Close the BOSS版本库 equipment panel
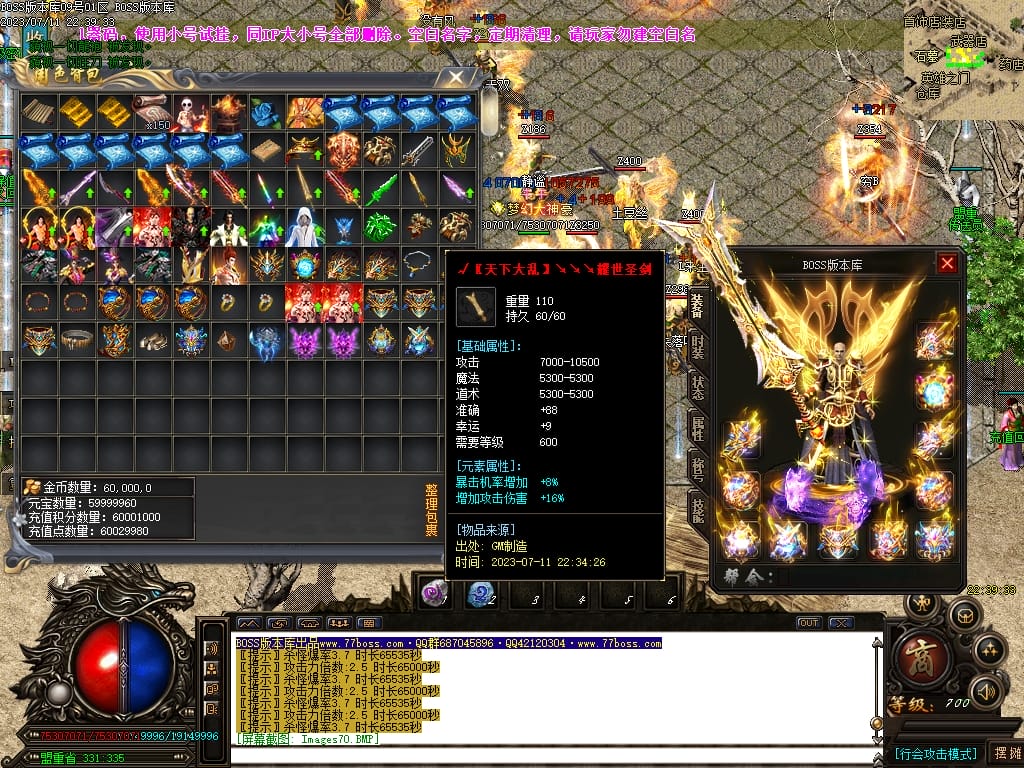This screenshot has width=1024, height=768. (947, 264)
